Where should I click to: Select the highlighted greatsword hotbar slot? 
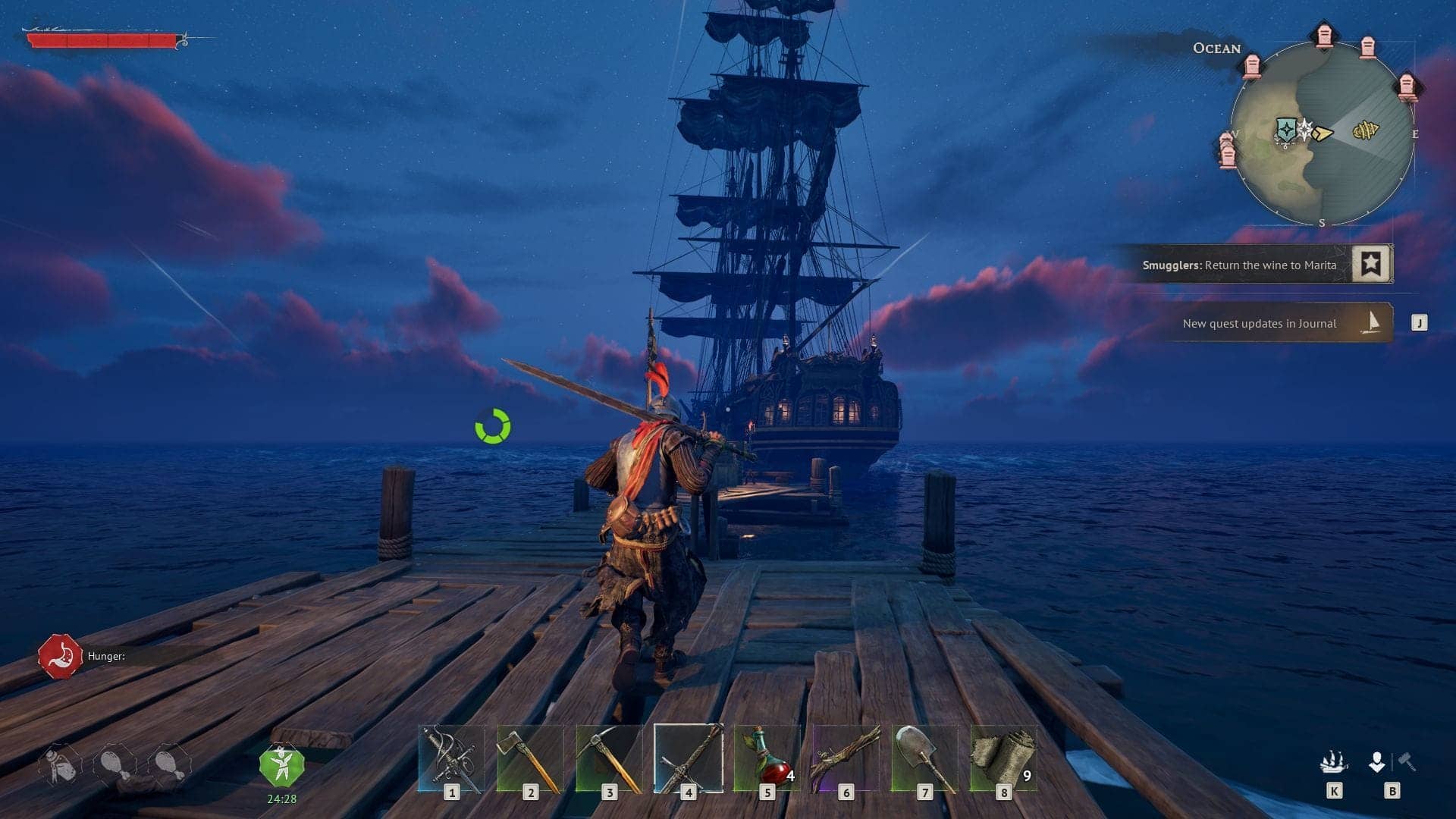coord(688,758)
